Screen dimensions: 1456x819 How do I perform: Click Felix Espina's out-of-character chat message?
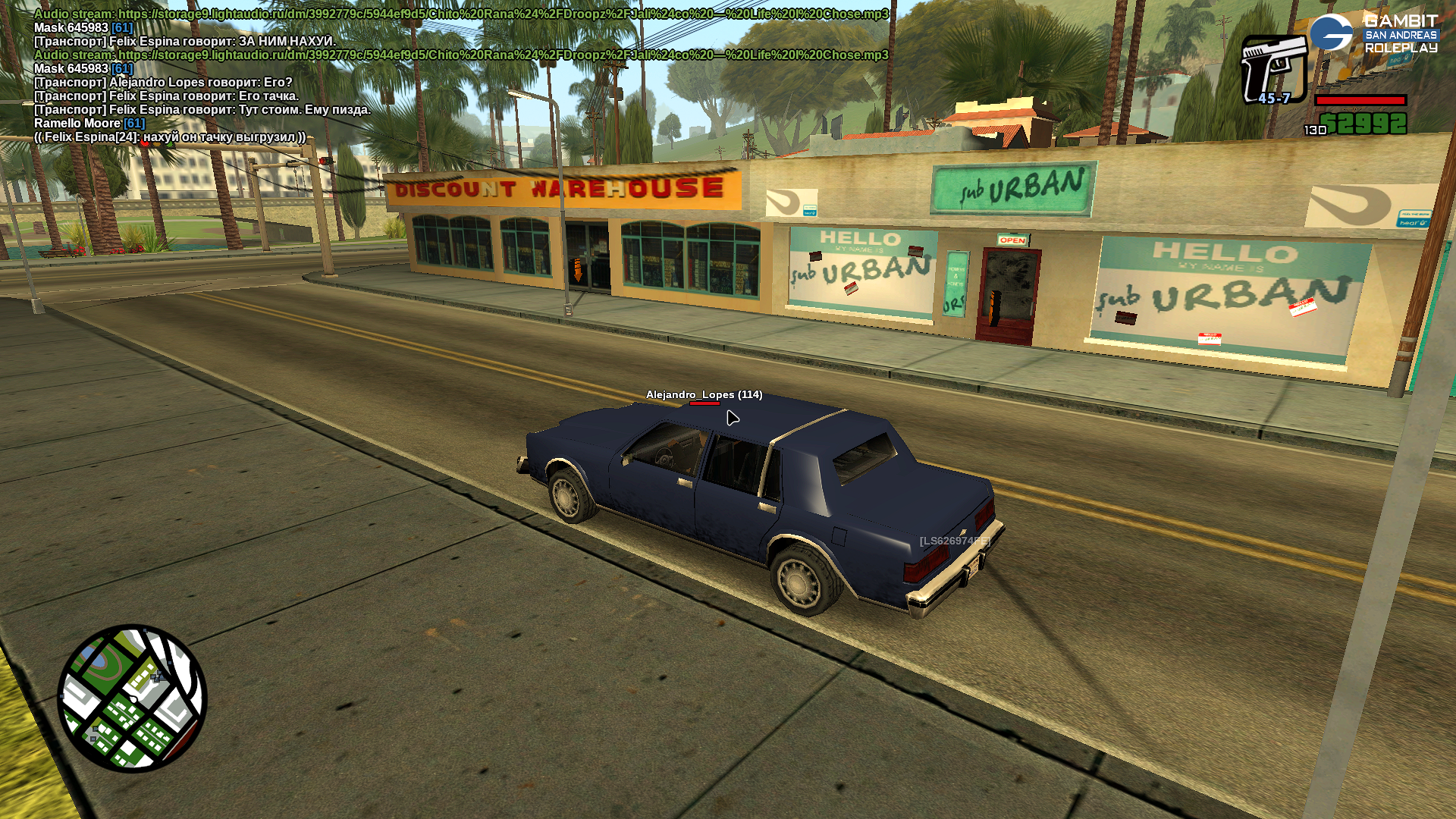[170, 136]
